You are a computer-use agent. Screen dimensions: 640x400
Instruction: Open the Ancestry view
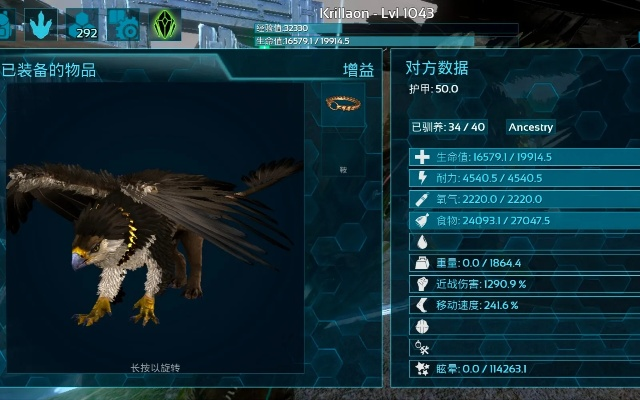(x=530, y=127)
